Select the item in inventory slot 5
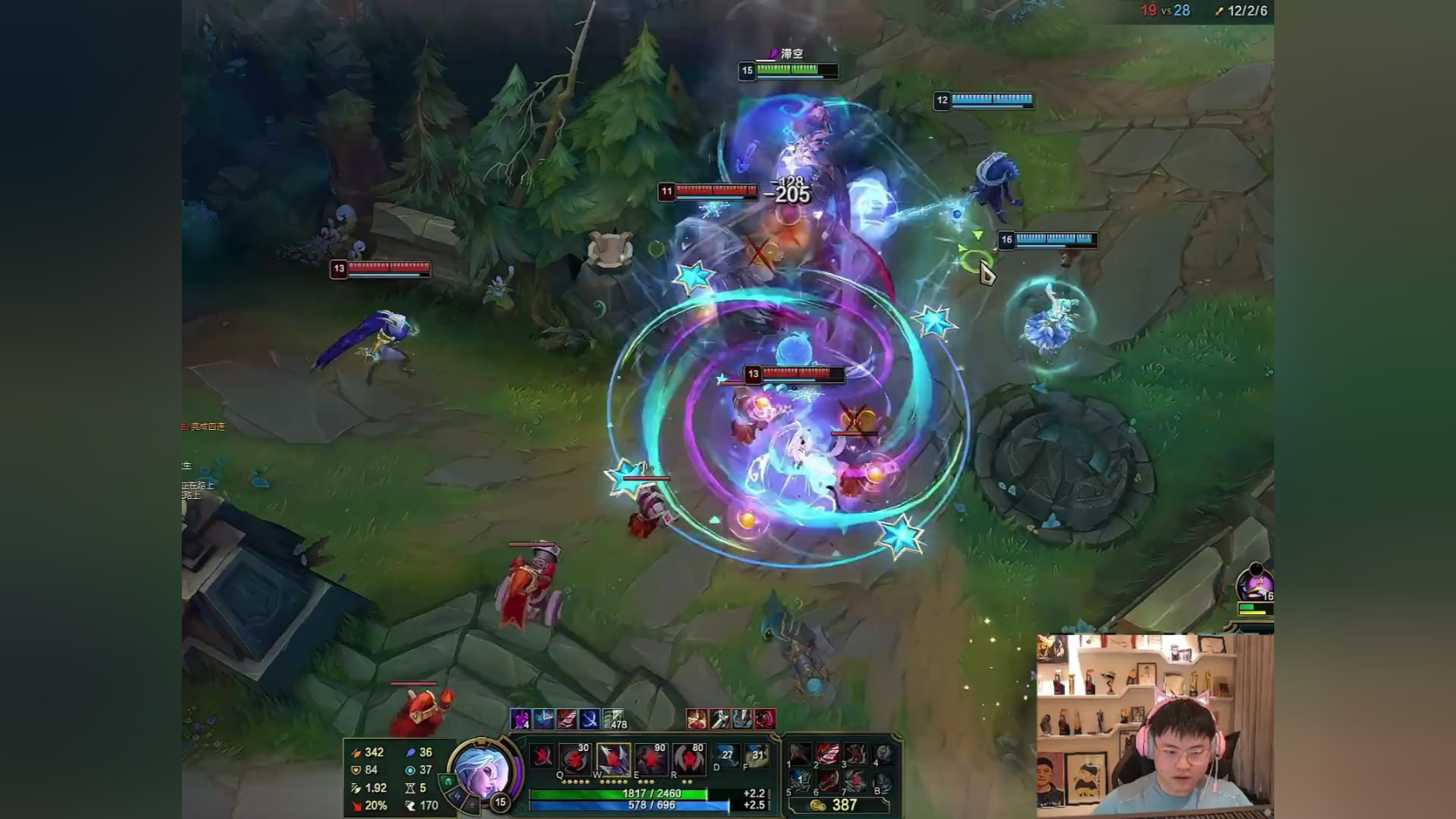Viewport: 1456px width, 819px height. point(800,781)
